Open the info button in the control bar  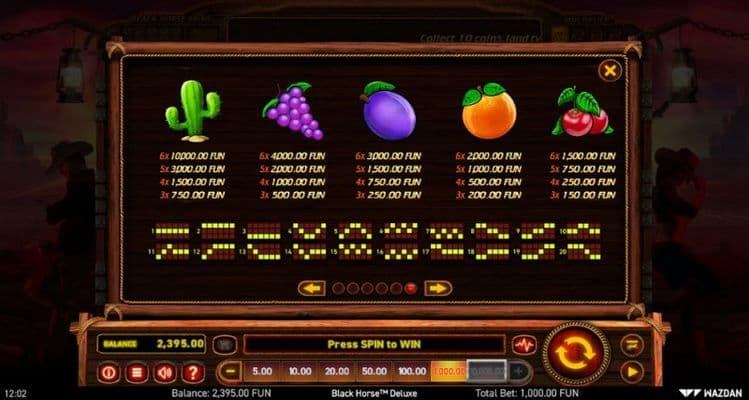(x=110, y=372)
